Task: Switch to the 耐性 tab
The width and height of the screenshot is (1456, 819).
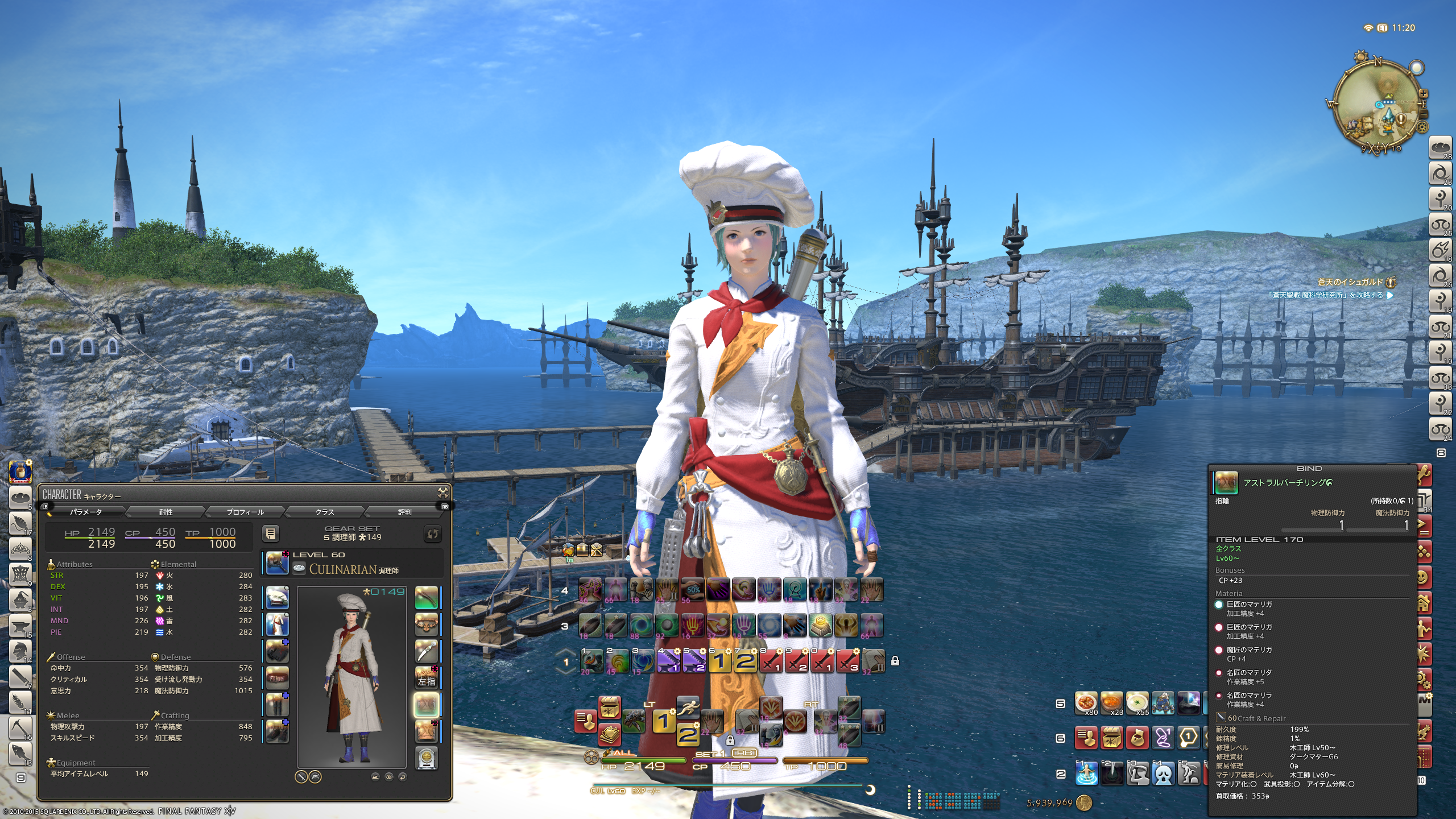Action: 166,512
